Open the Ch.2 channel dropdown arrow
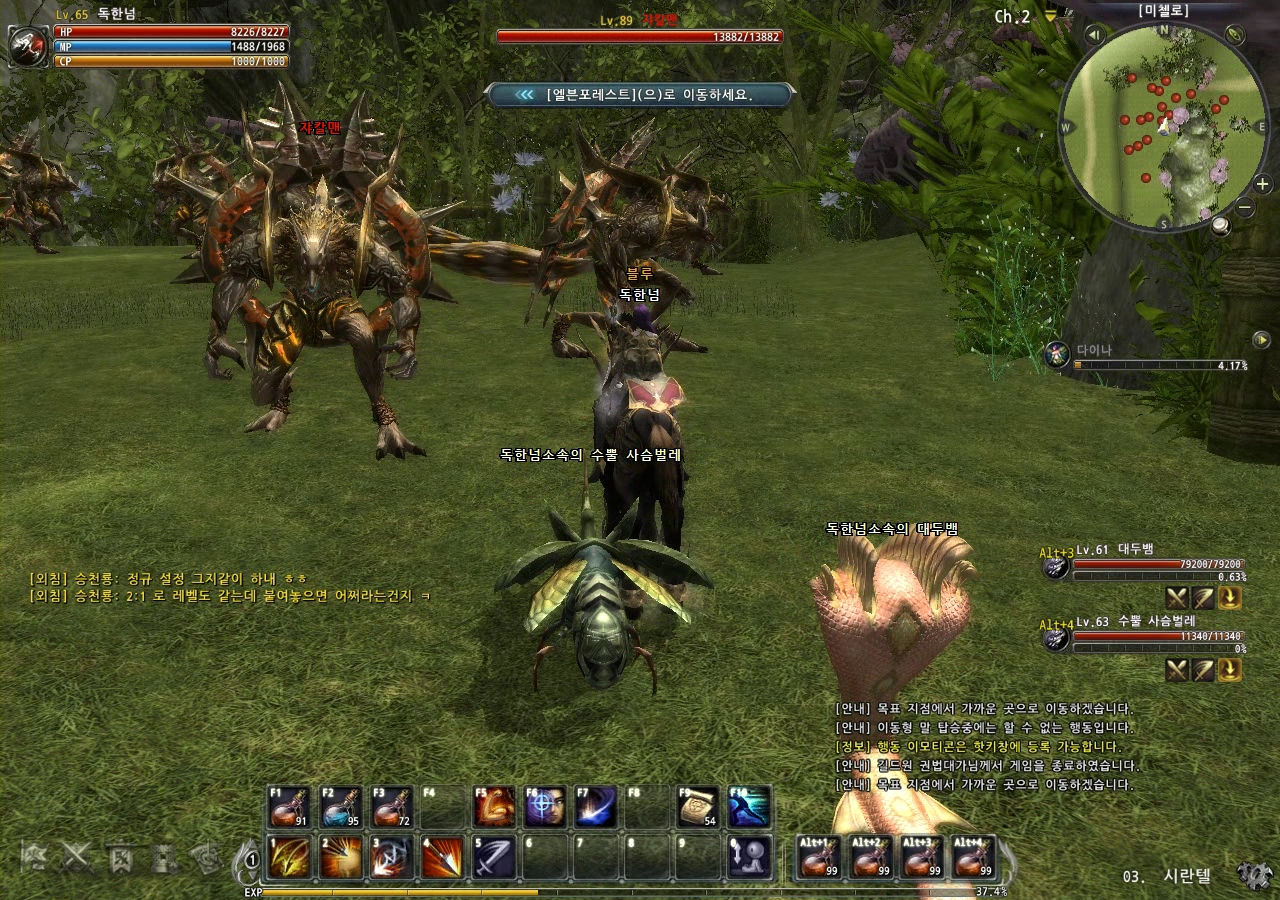This screenshot has width=1280, height=900. [1050, 16]
